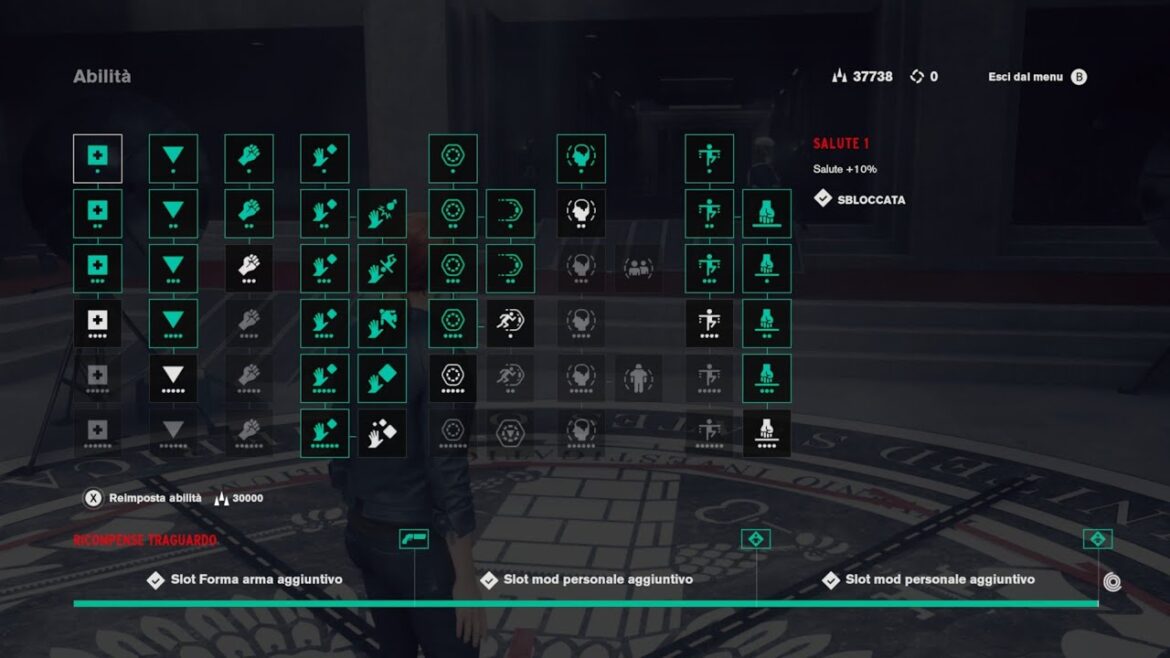The width and height of the screenshot is (1170, 658).
Task: Select the white Seize head node
Action: click(x=581, y=213)
